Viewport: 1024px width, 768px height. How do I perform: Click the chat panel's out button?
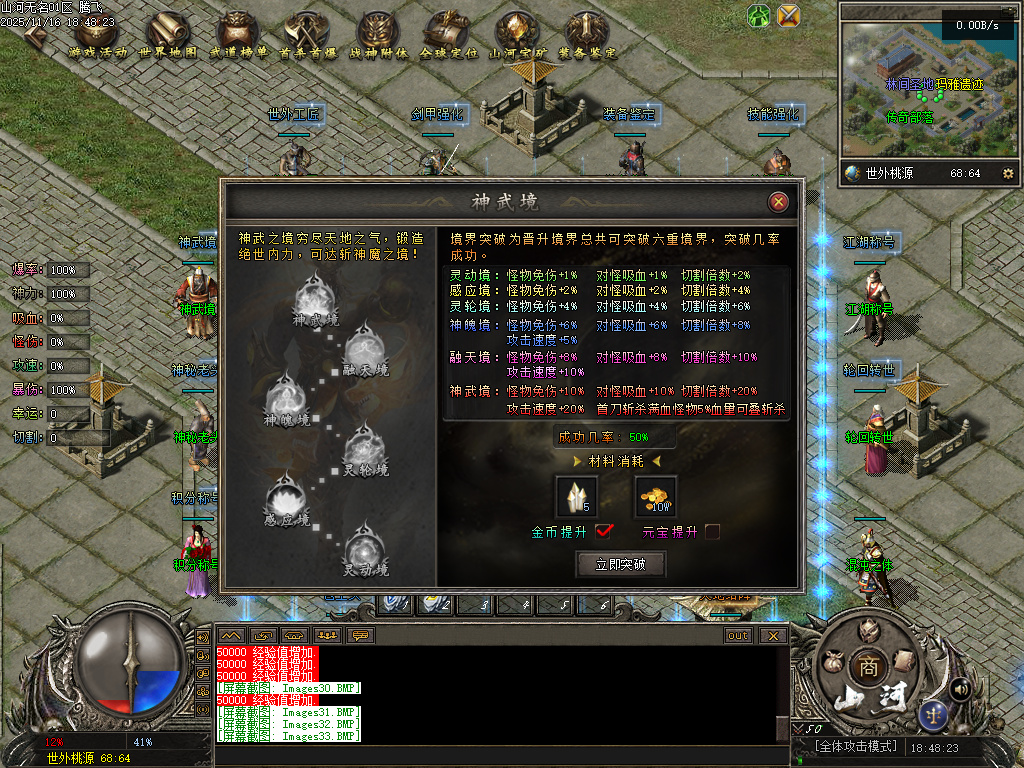click(x=738, y=635)
